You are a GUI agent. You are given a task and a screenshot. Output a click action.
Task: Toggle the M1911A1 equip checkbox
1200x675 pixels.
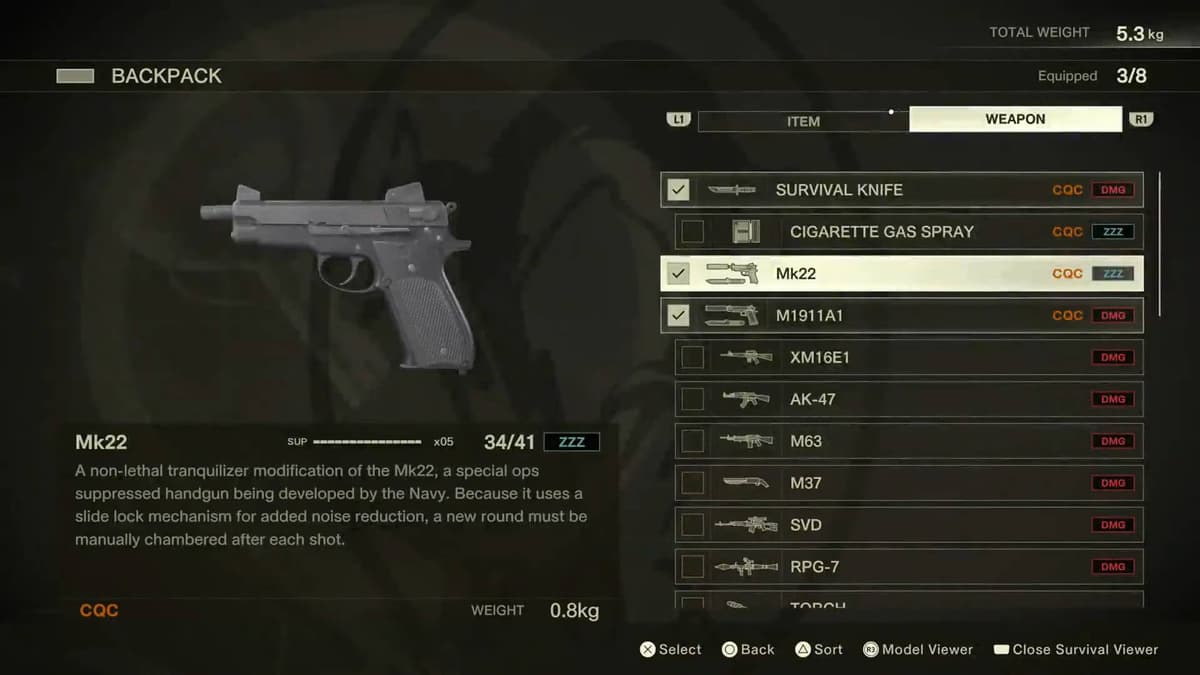point(678,316)
